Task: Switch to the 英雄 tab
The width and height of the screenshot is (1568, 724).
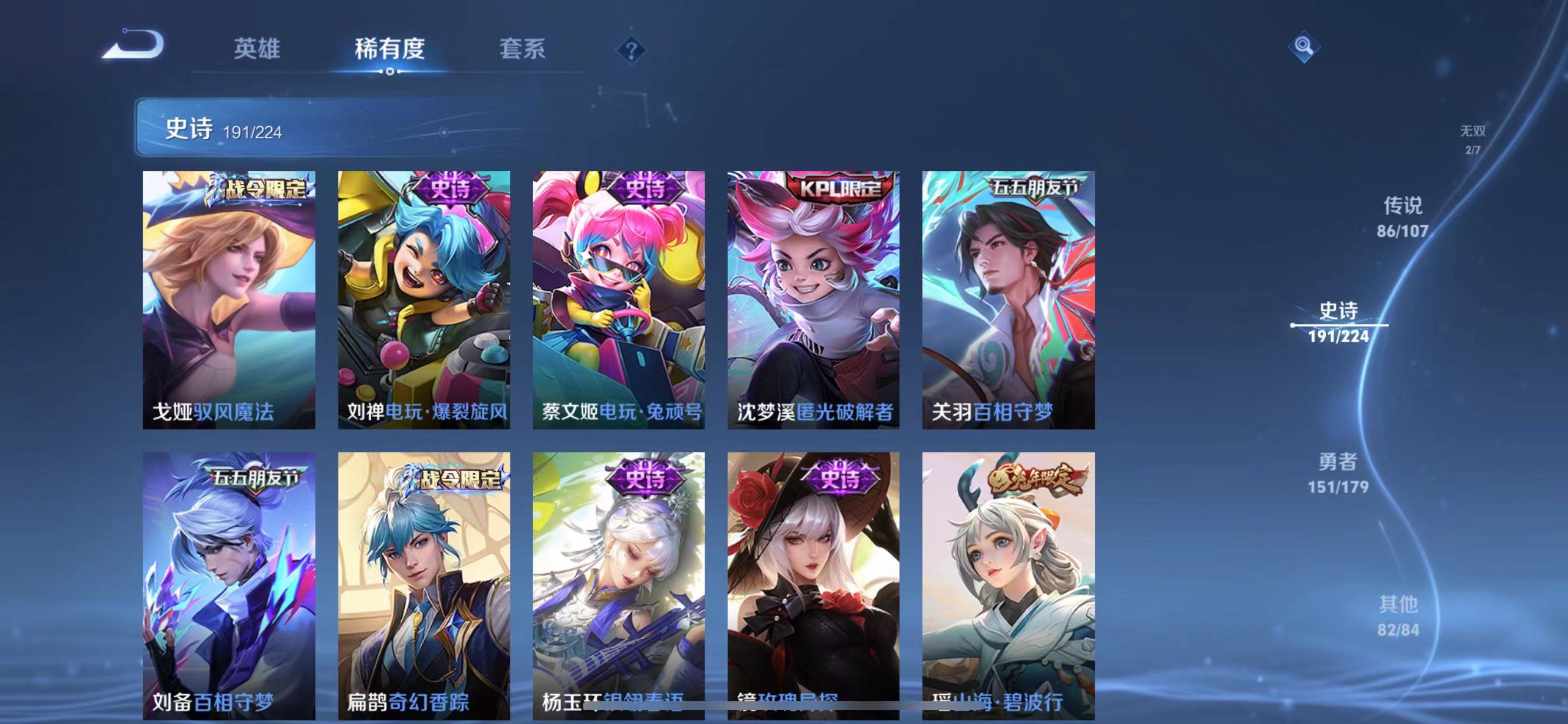Action: [x=256, y=50]
